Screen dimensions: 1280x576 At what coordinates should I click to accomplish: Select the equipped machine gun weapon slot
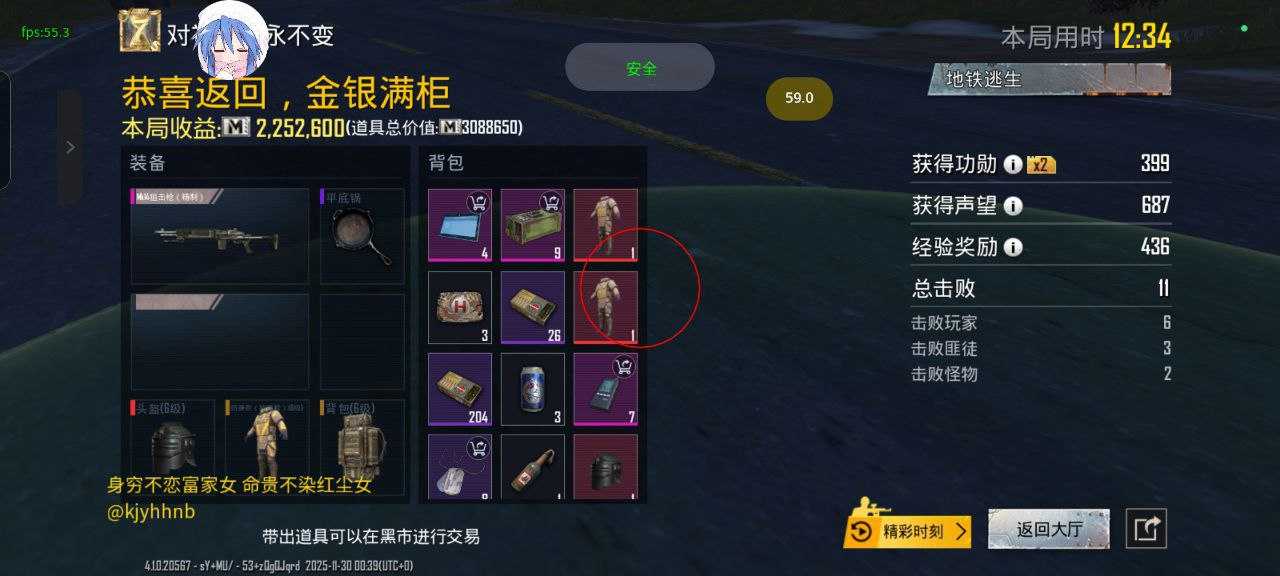click(x=220, y=236)
